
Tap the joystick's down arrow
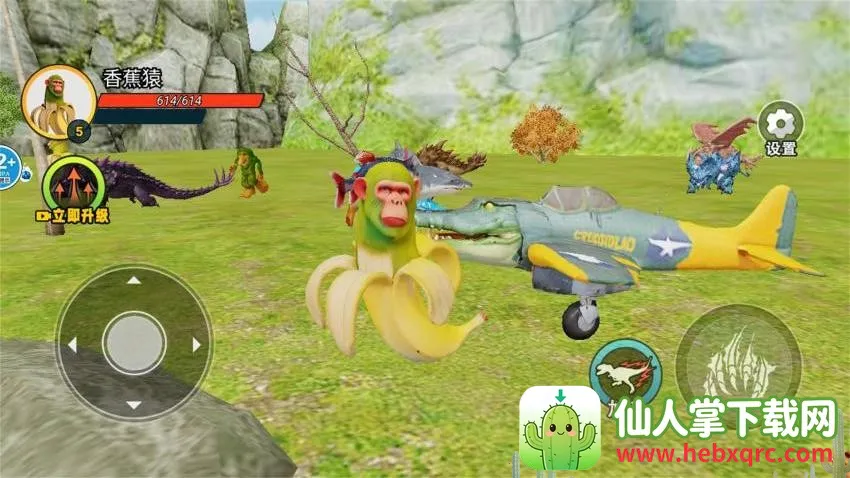[133, 403]
